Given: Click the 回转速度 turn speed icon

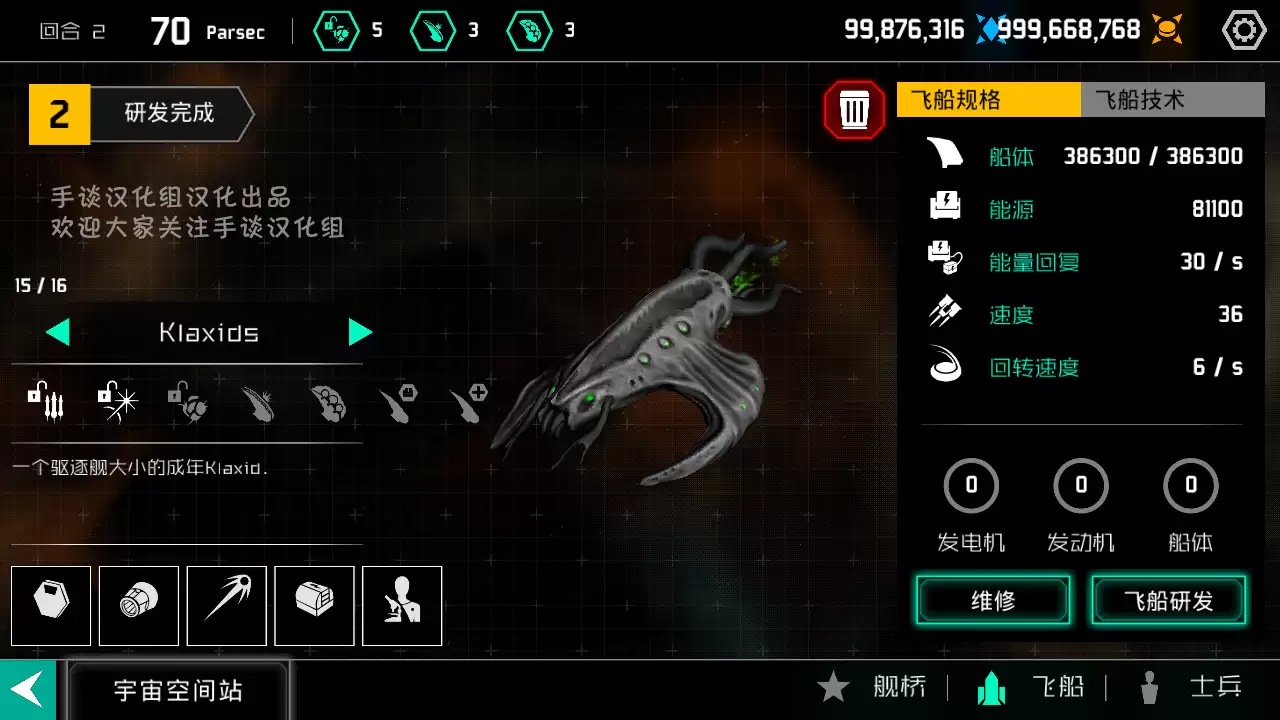Looking at the screenshot, I should pos(944,367).
